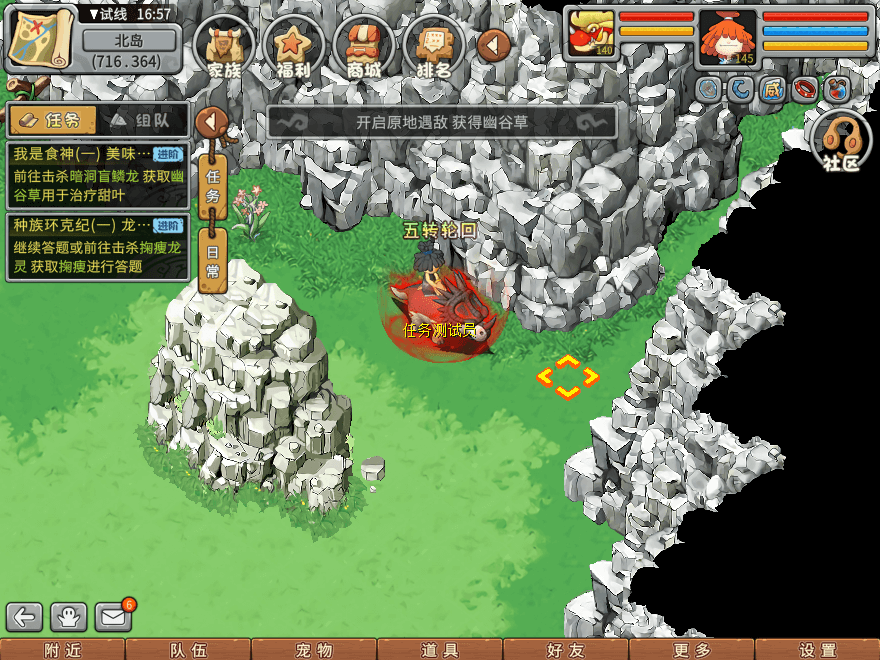Image resolution: width=880 pixels, height=660 pixels.
Task: Open 设置 (Settings) from the bottom bar
Action: (x=817, y=650)
